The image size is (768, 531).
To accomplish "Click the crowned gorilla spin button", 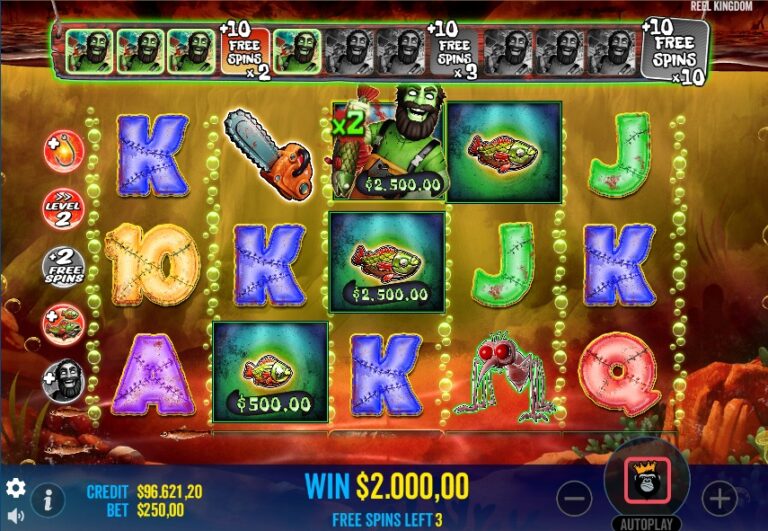I will (x=646, y=485).
